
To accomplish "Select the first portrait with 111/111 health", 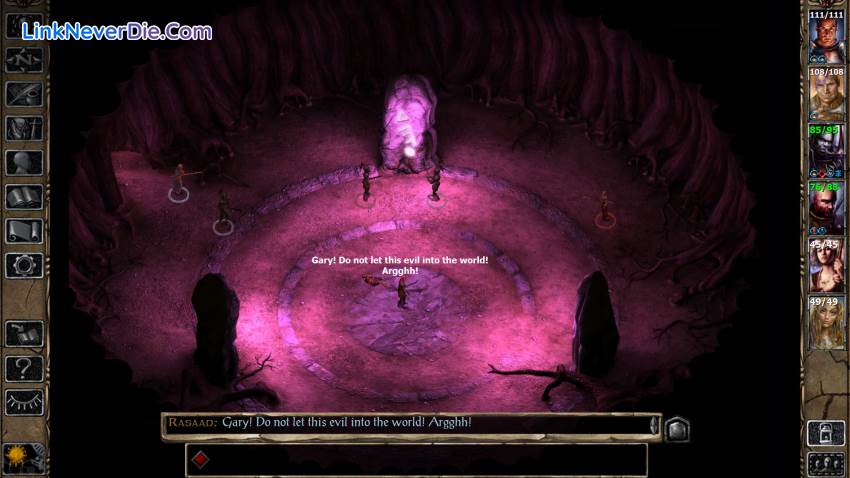I will pos(826,40).
